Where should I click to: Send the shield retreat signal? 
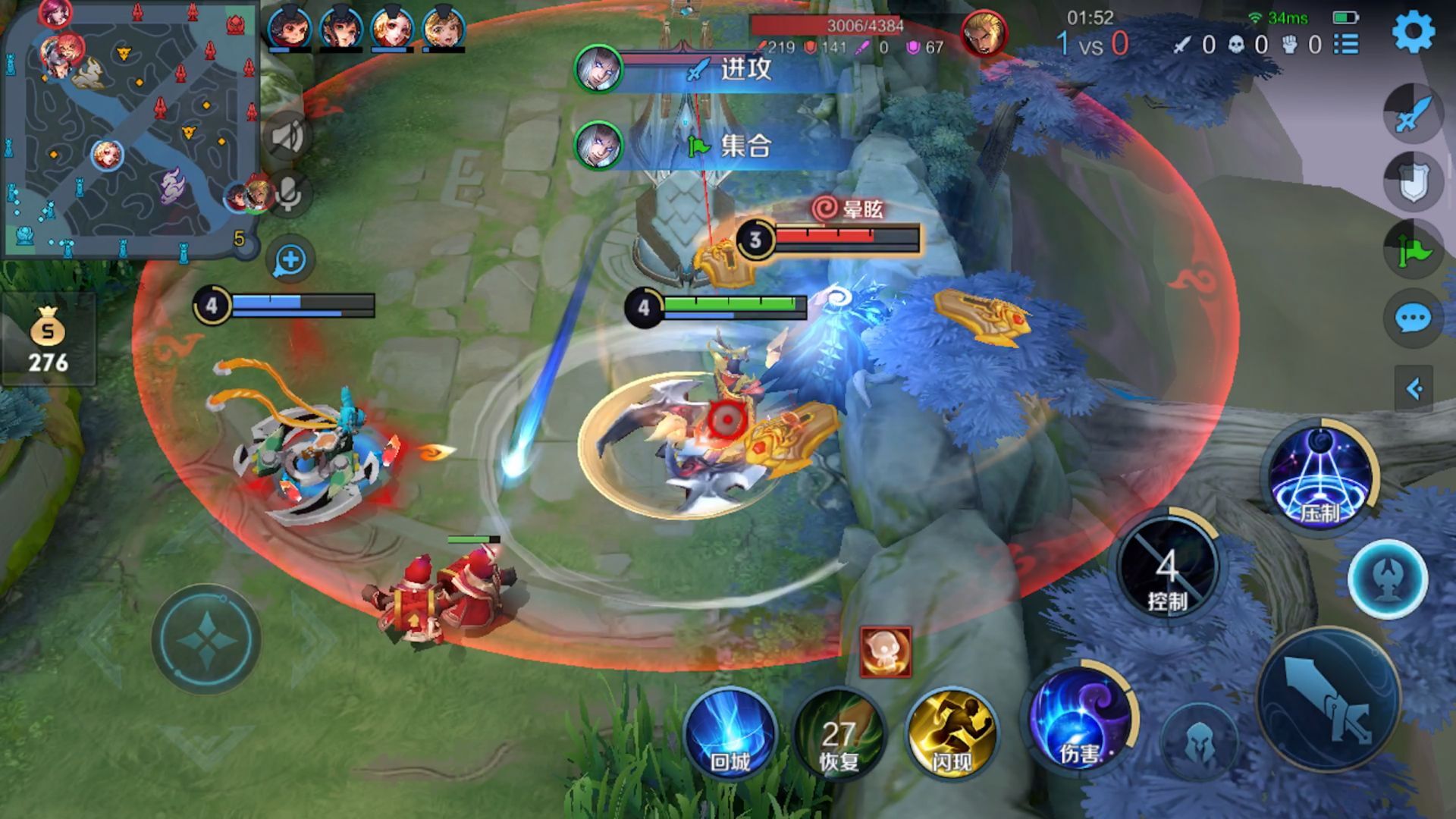pyautogui.click(x=1413, y=182)
